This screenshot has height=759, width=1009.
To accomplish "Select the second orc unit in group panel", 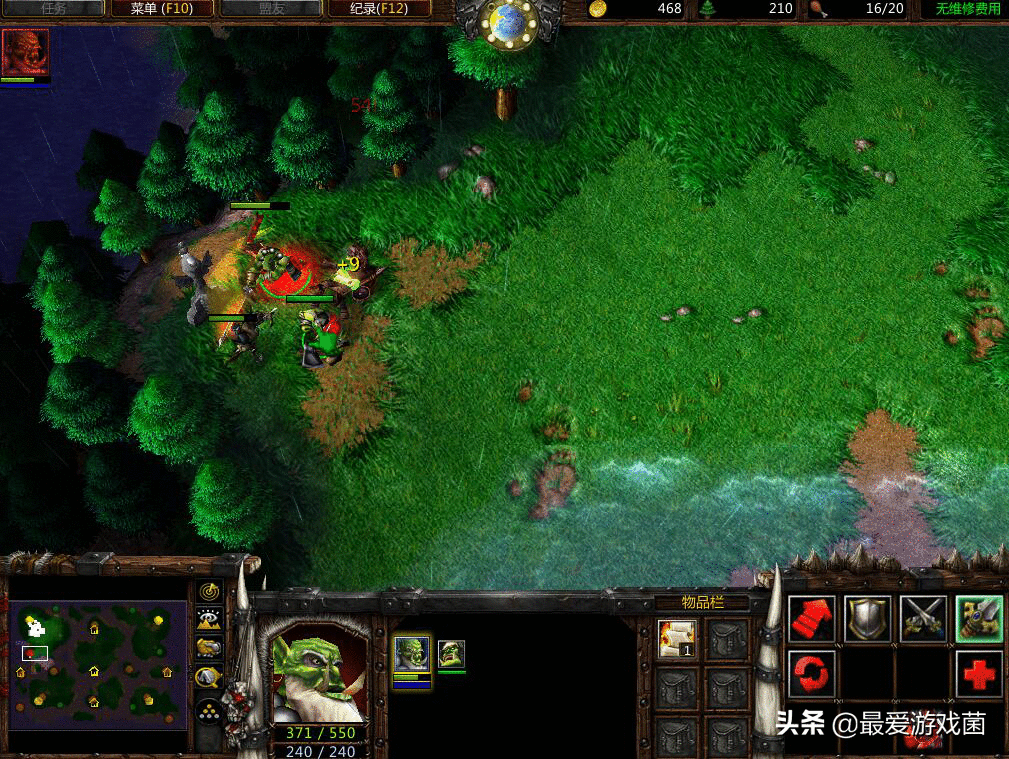I will [451, 655].
